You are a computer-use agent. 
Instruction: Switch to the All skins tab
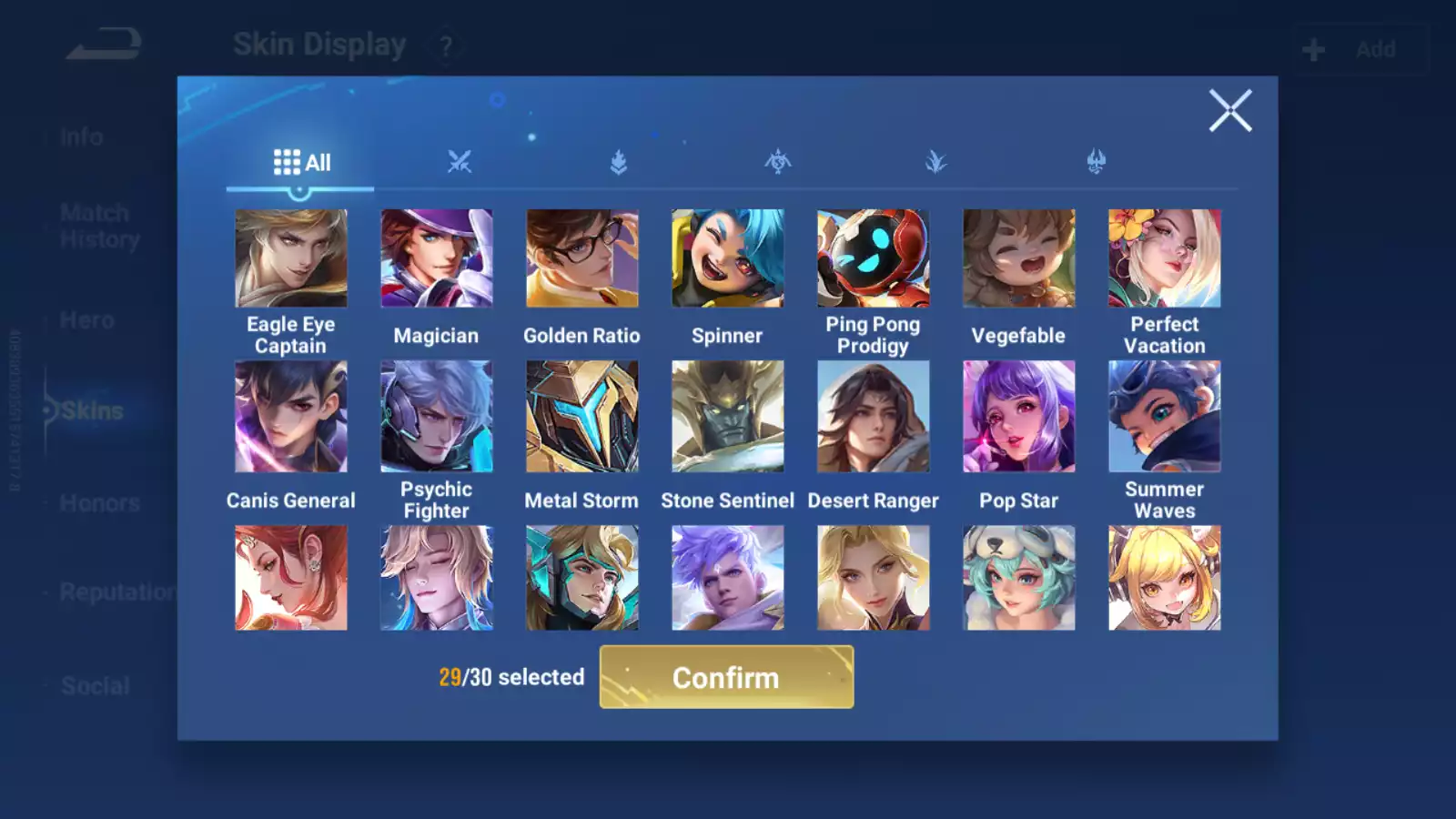(301, 163)
